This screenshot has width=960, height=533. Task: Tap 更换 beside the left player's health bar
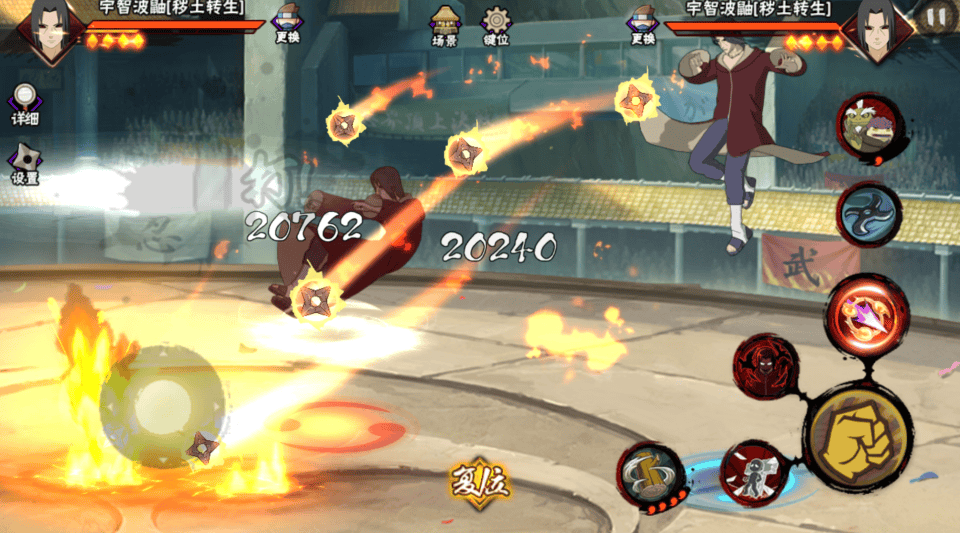pos(287,26)
